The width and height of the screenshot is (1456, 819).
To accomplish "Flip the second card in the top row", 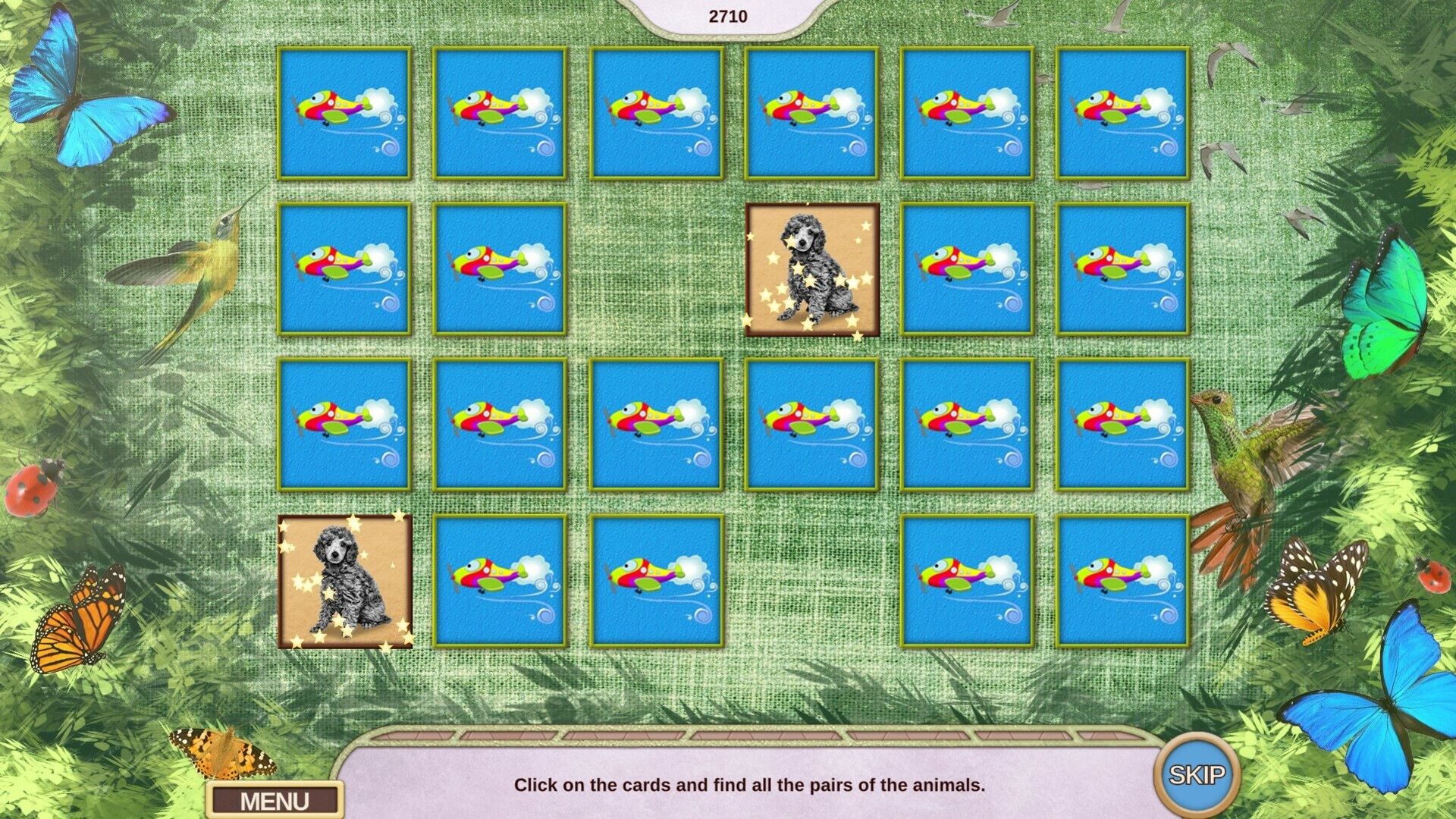I will click(500, 114).
